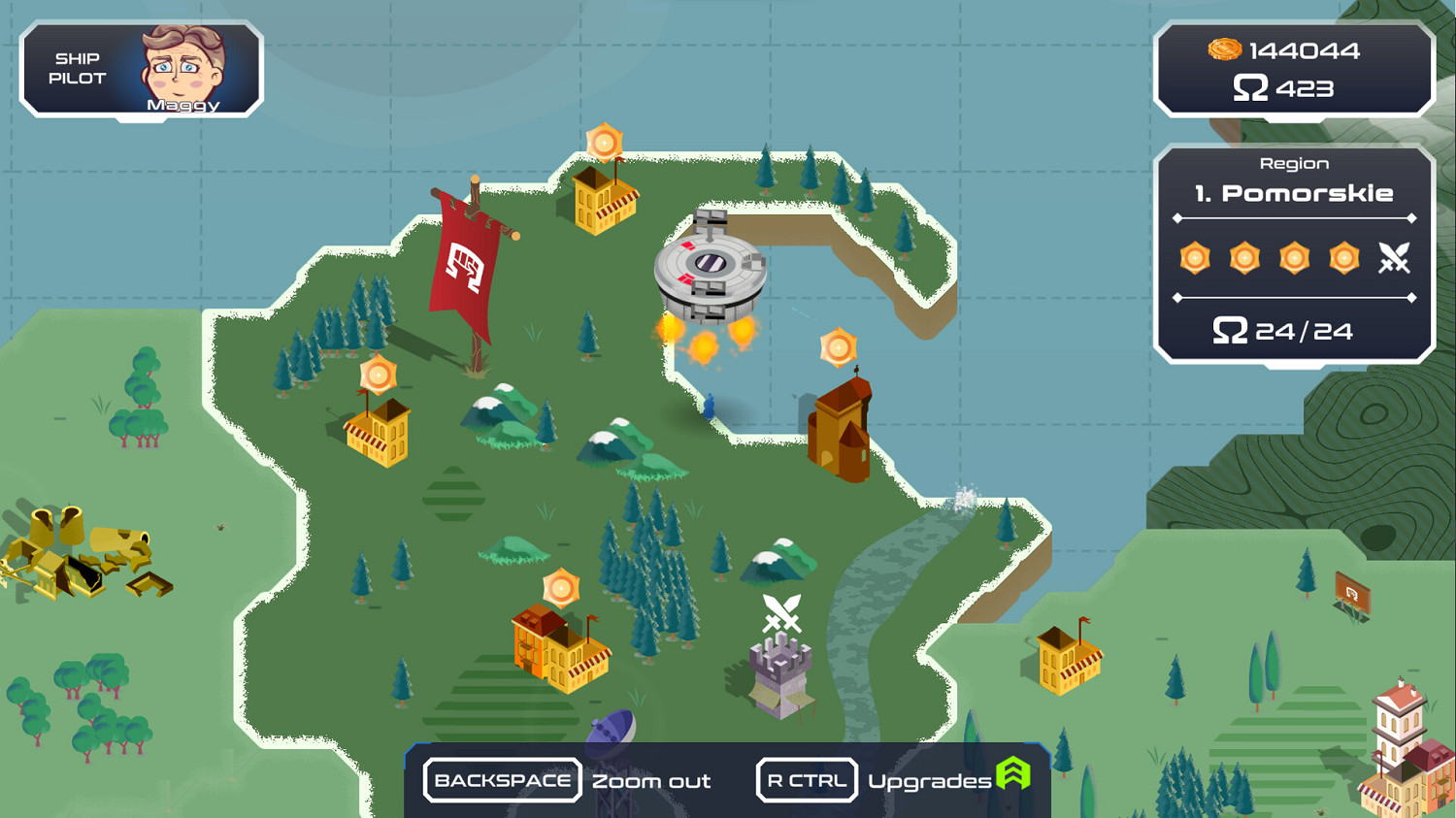Open Maggy's ship pilot portrait
Screen dimensions: 1456x818
point(182,66)
